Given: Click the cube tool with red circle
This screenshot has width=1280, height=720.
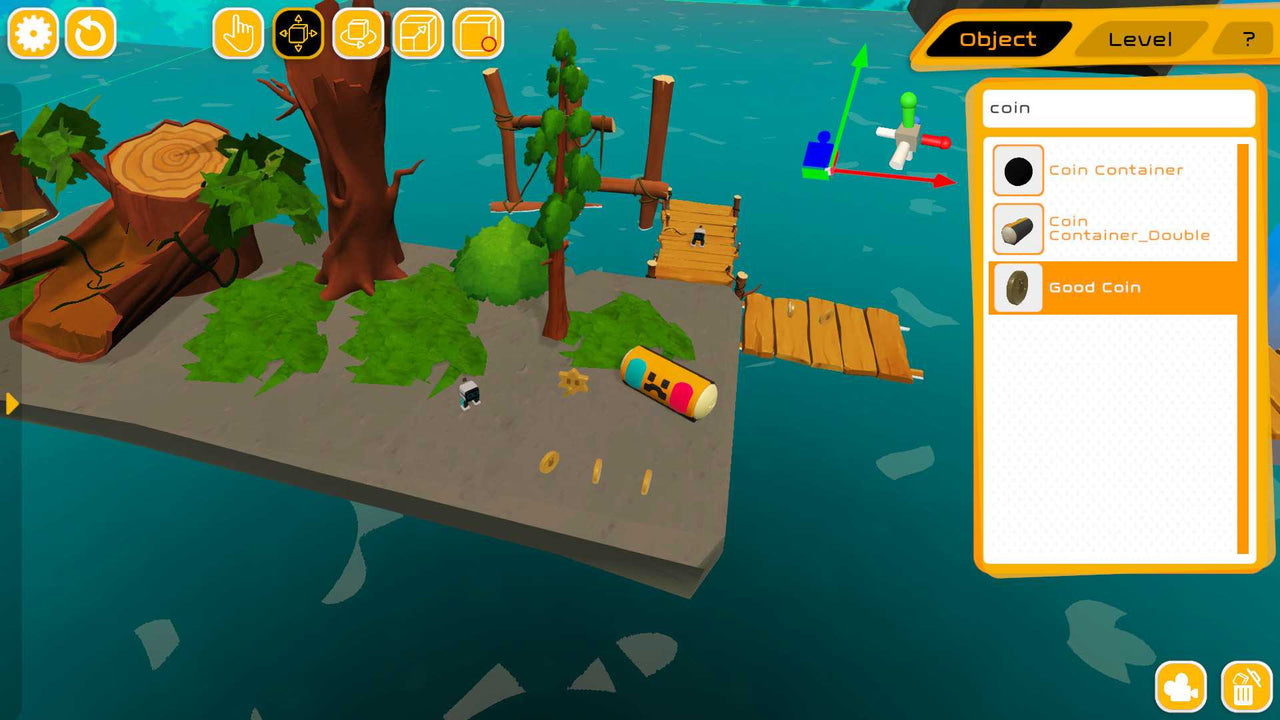Looking at the screenshot, I should coord(477,33).
